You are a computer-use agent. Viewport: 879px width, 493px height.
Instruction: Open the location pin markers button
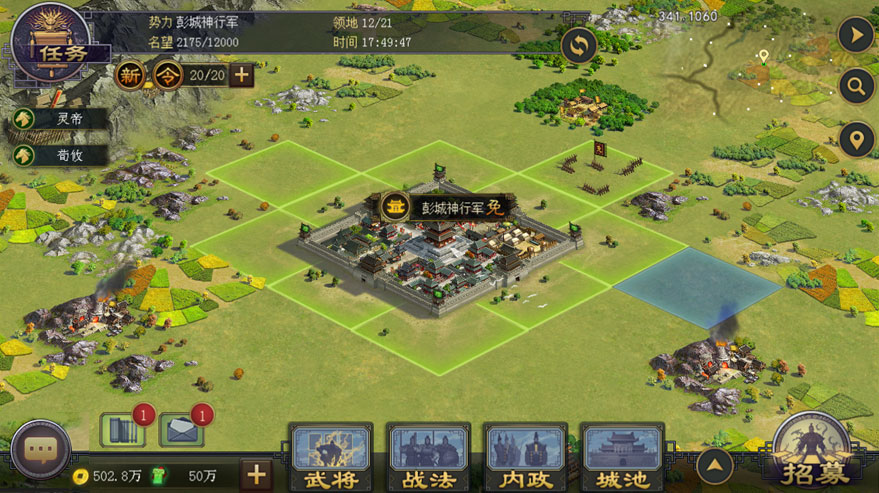[x=856, y=139]
